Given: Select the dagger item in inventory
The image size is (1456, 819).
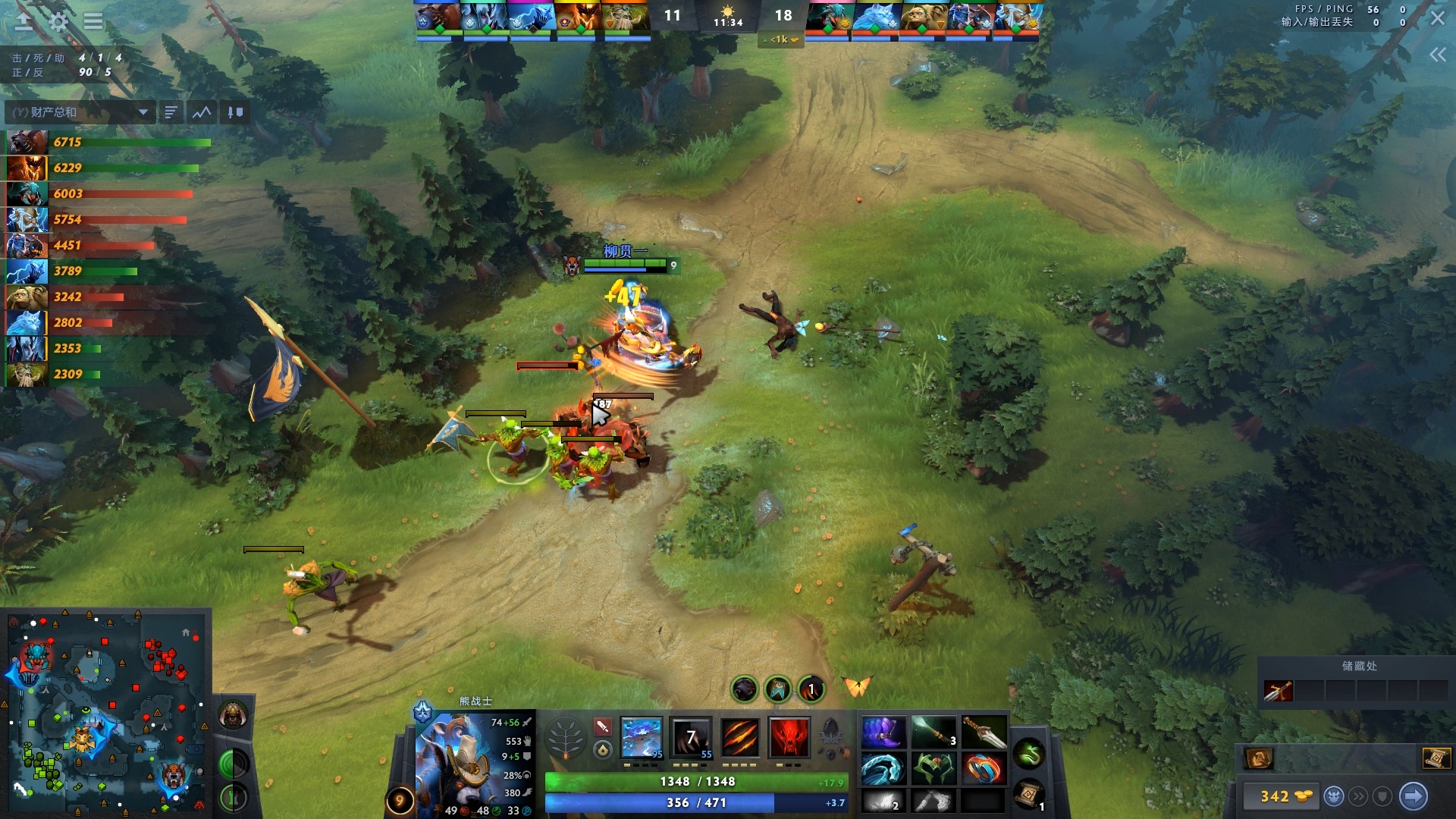Looking at the screenshot, I should pos(984,733).
